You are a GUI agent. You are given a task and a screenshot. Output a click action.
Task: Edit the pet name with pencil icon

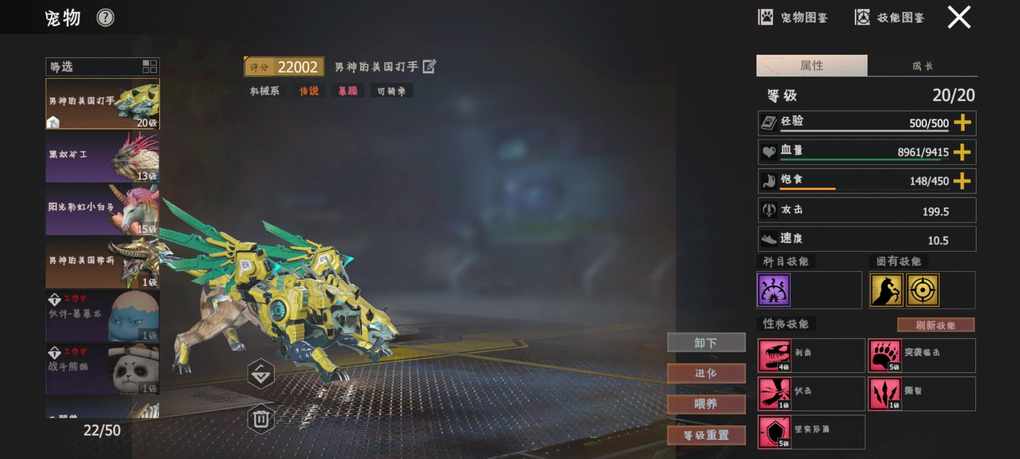[x=430, y=67]
